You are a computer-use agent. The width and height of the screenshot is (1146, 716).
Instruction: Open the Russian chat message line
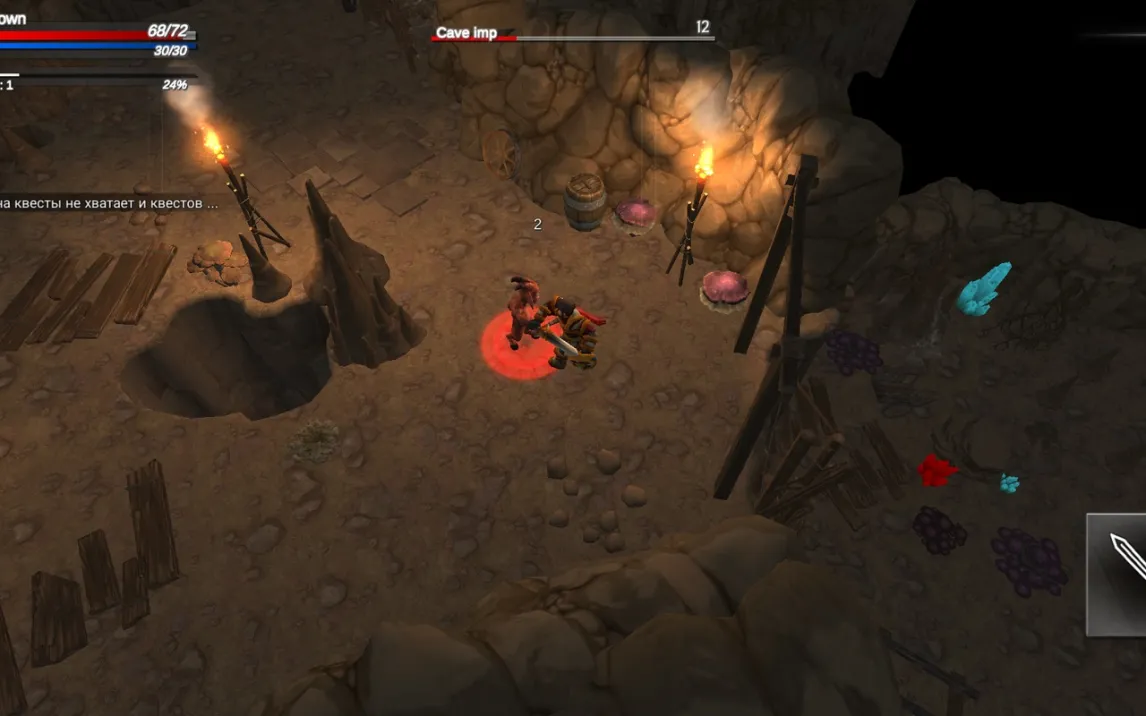click(x=108, y=203)
